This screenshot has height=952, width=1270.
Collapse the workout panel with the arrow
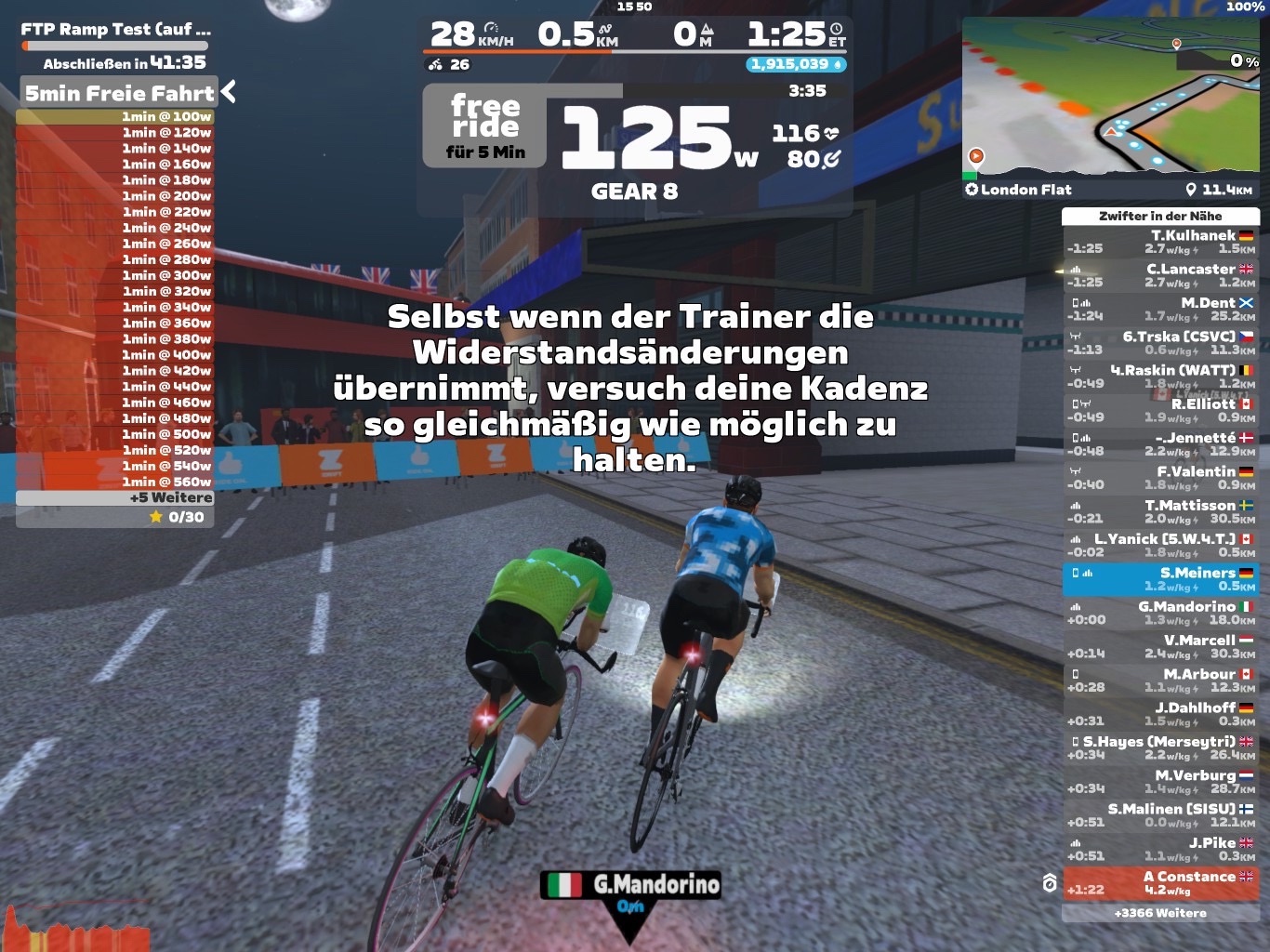(229, 92)
